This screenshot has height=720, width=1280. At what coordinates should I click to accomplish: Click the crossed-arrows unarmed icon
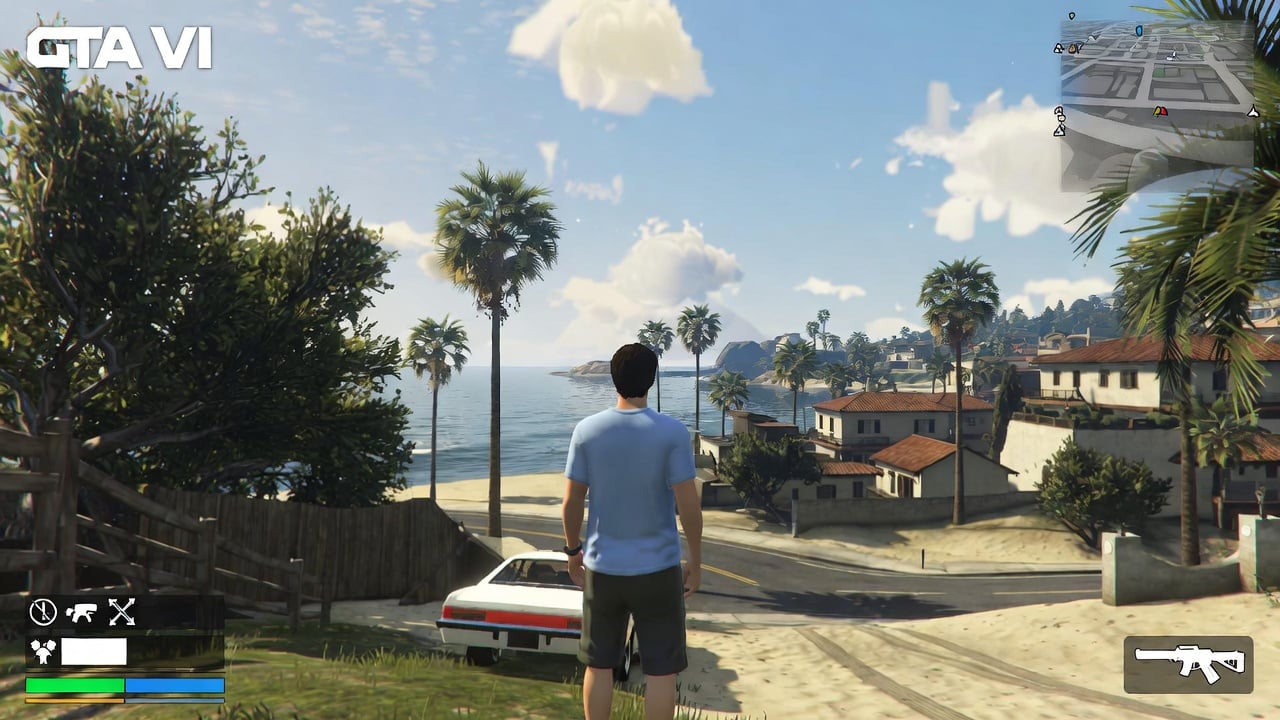coord(120,612)
